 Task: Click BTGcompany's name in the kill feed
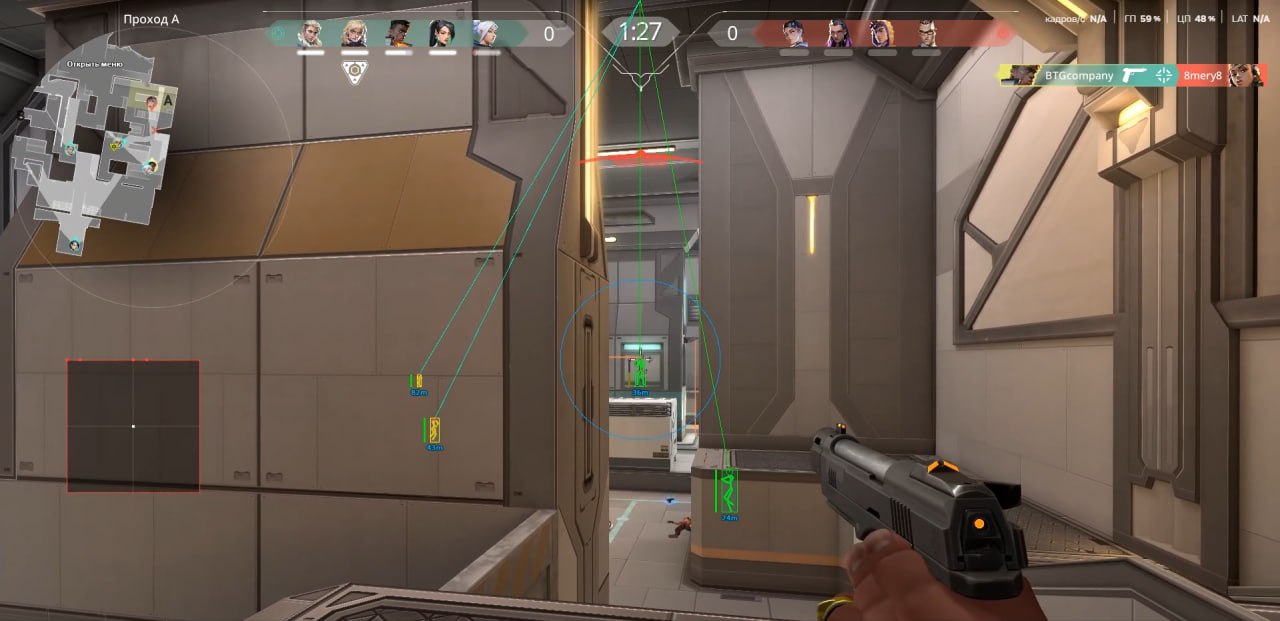1078,75
